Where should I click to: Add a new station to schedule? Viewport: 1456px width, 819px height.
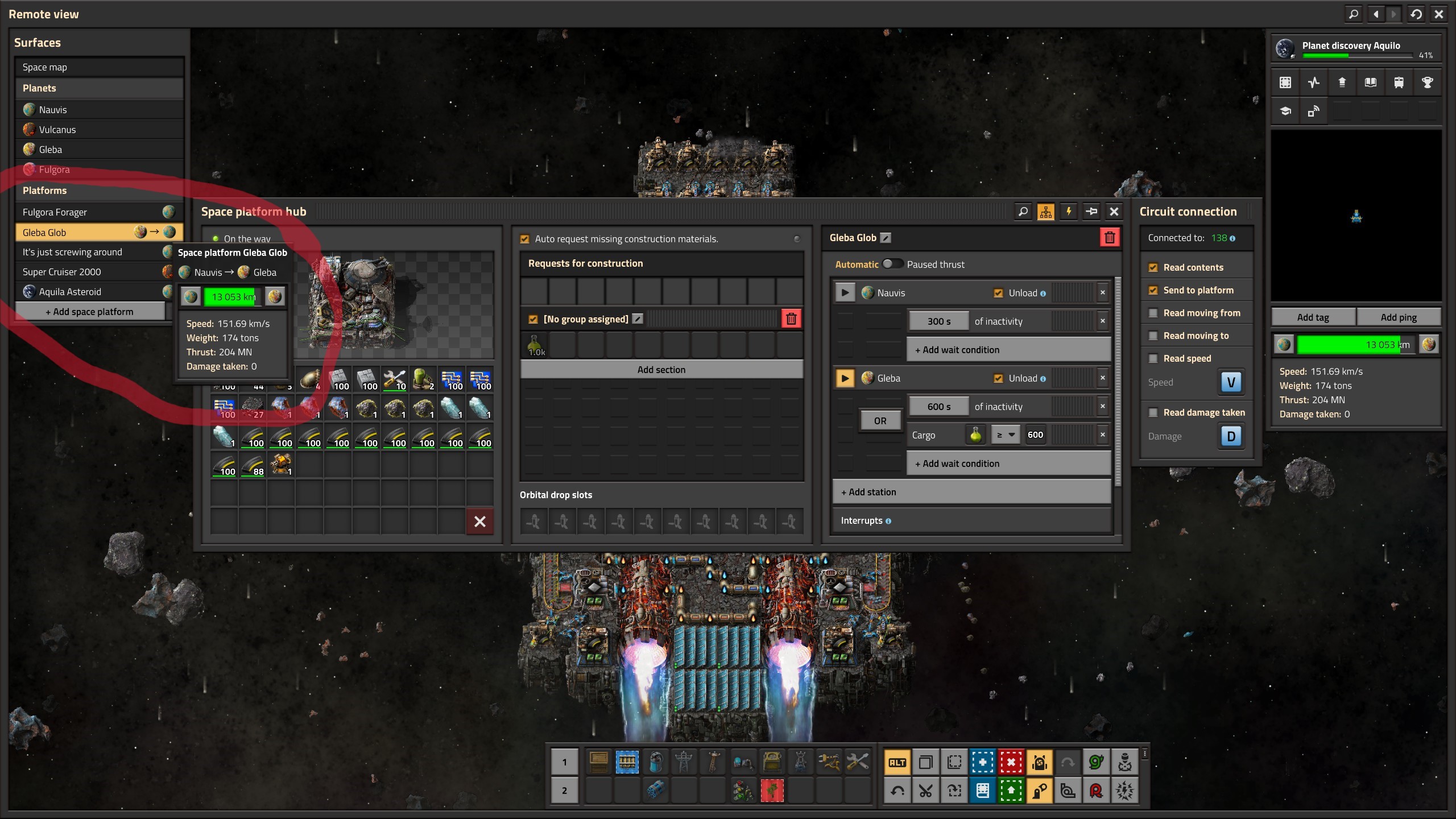[971, 492]
